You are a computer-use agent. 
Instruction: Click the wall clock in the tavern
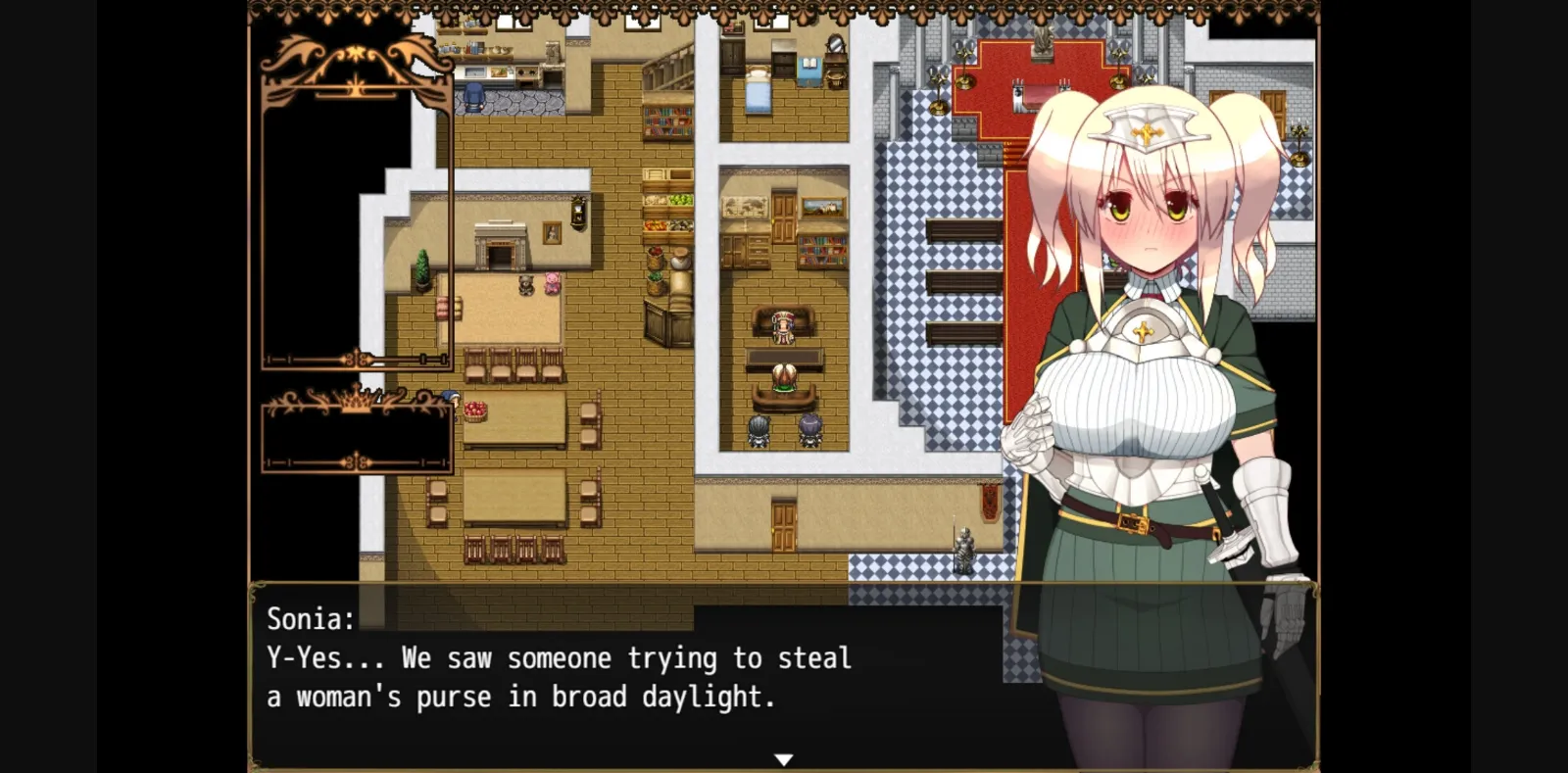pyautogui.click(x=577, y=211)
